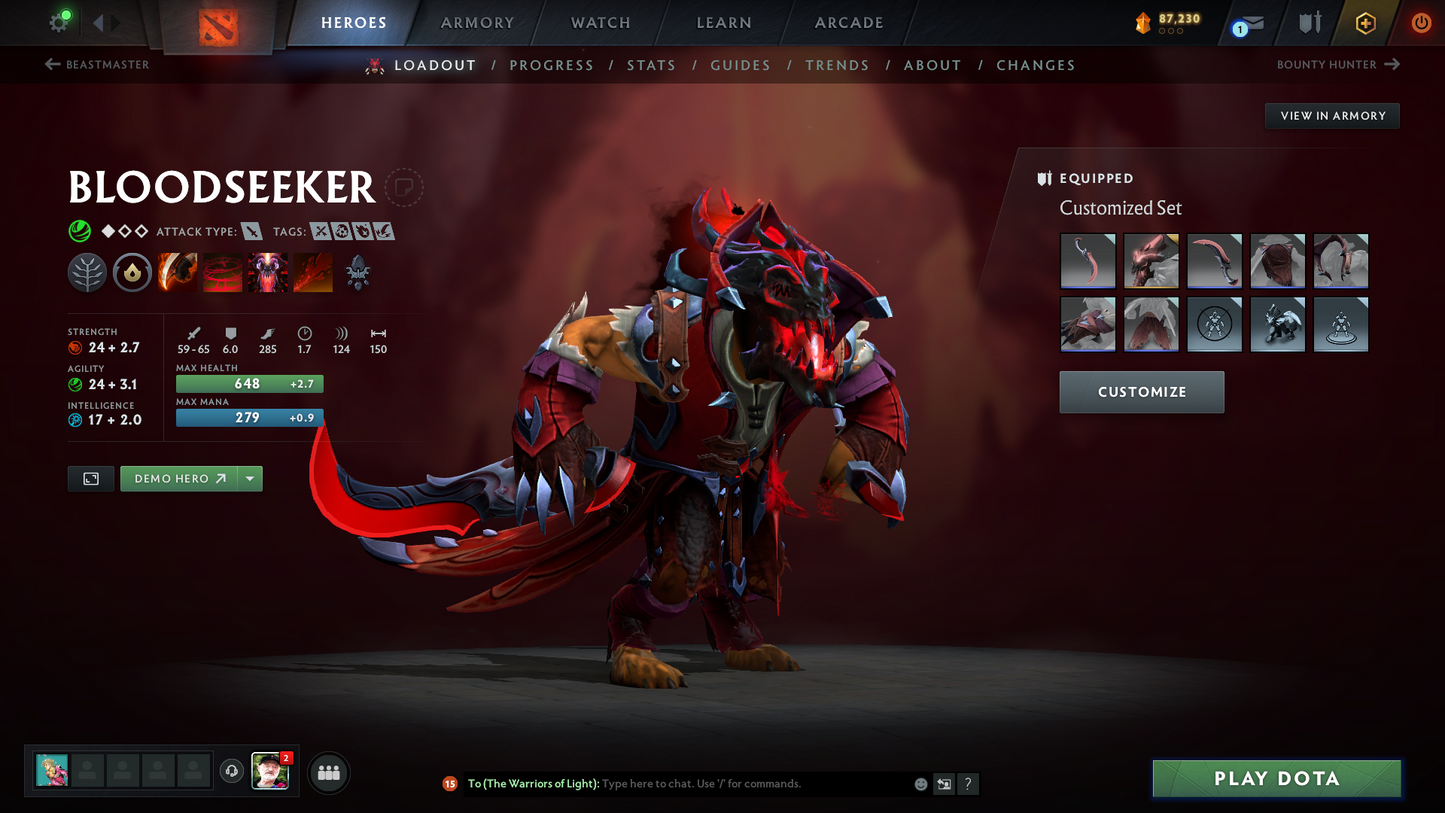Open the gold Dota Plus icon
Screen dimensions: 1445x813
pos(1366,22)
